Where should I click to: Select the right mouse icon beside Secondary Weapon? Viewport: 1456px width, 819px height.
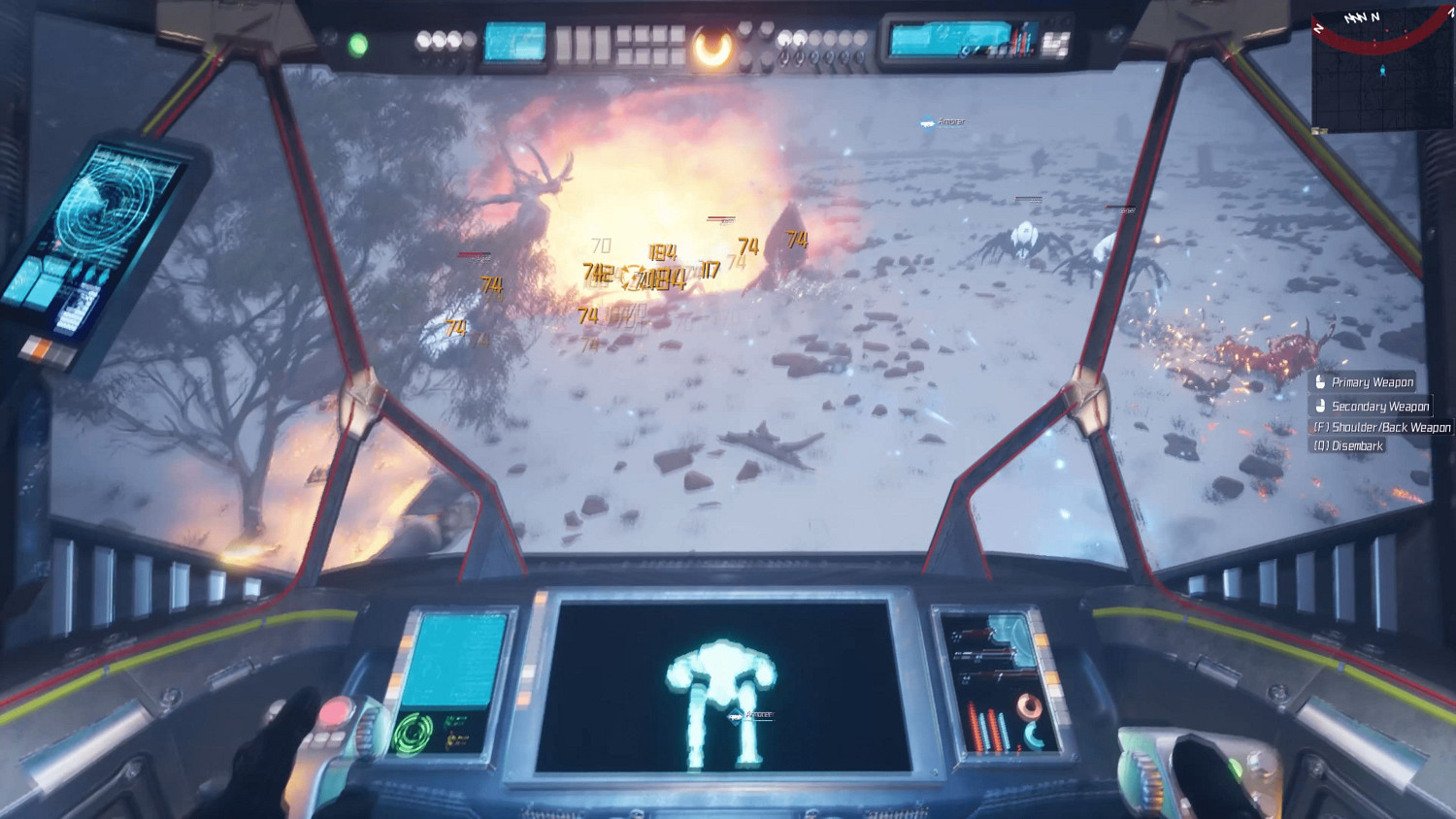[1320, 406]
